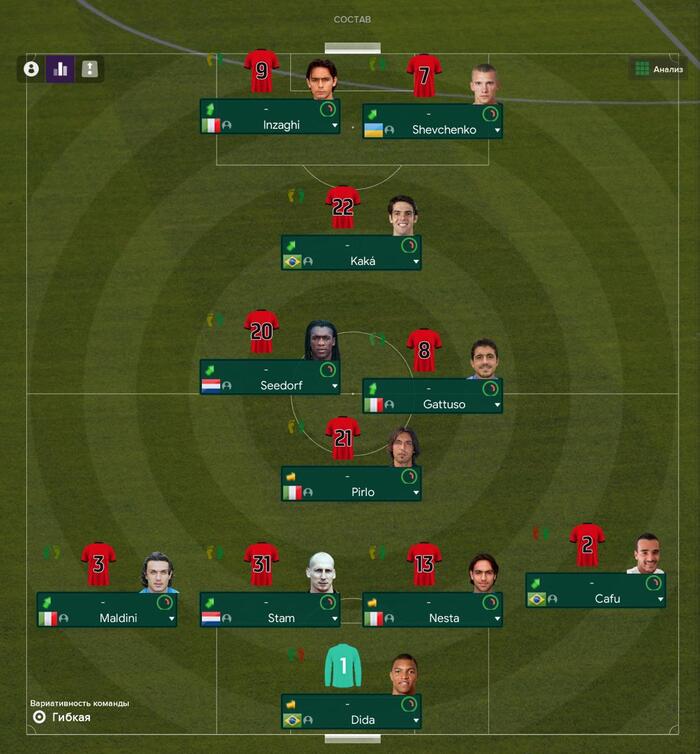Switch to the player face icon view
Image resolution: width=700 pixels, height=754 pixels.
click(x=31, y=69)
